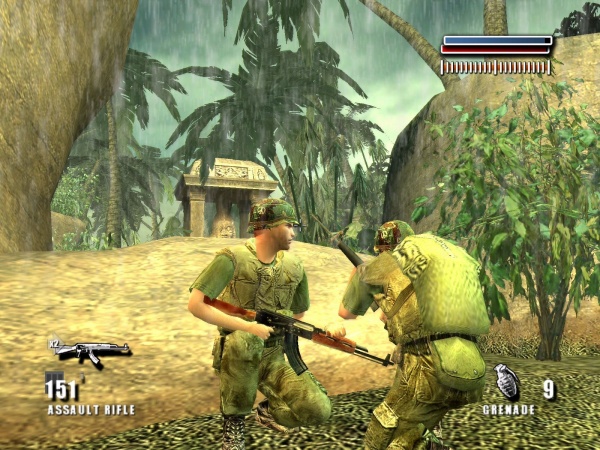The image size is (600, 450).
Task: Select the assault rifle weapon icon
Action: [x=90, y=350]
